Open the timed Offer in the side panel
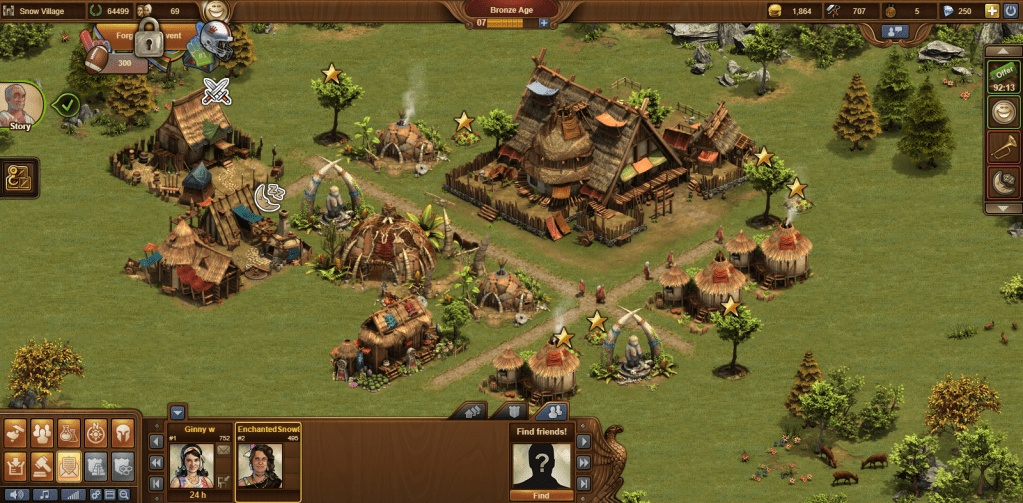This screenshot has width=1023, height=503. [x=1003, y=80]
